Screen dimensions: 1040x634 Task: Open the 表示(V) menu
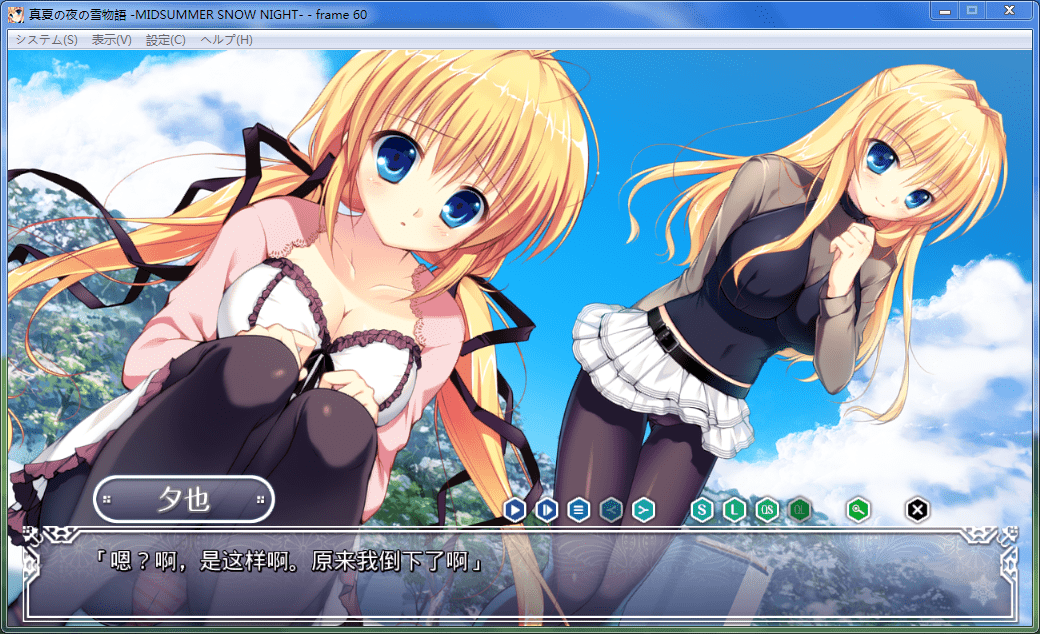111,40
